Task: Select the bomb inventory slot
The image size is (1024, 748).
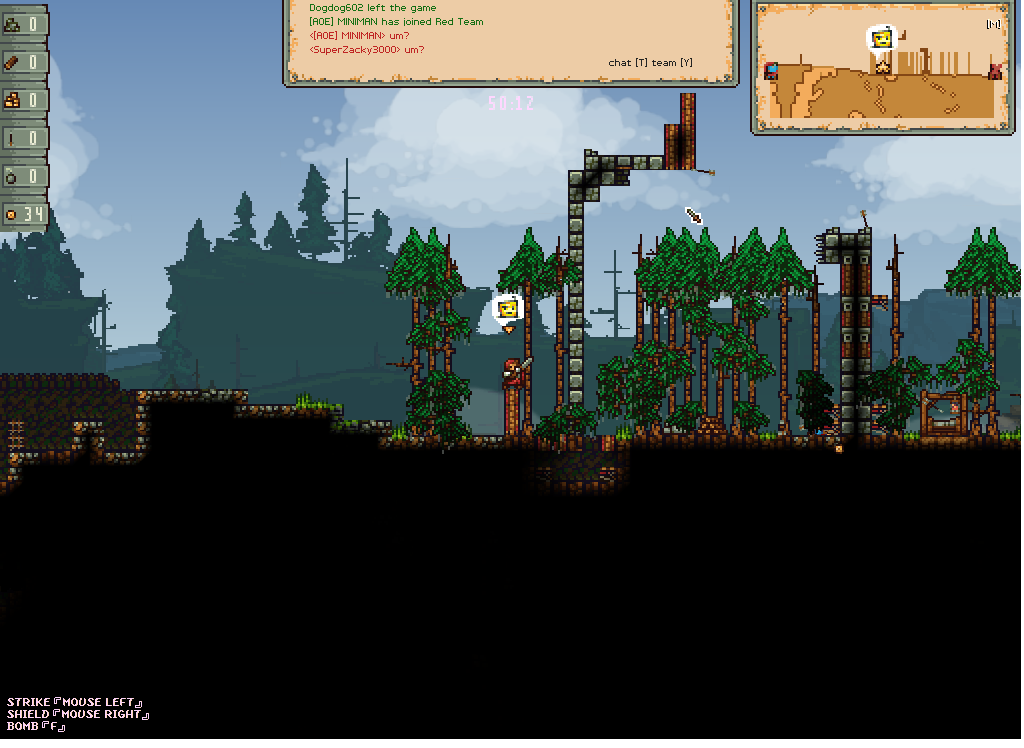Action: [23, 176]
